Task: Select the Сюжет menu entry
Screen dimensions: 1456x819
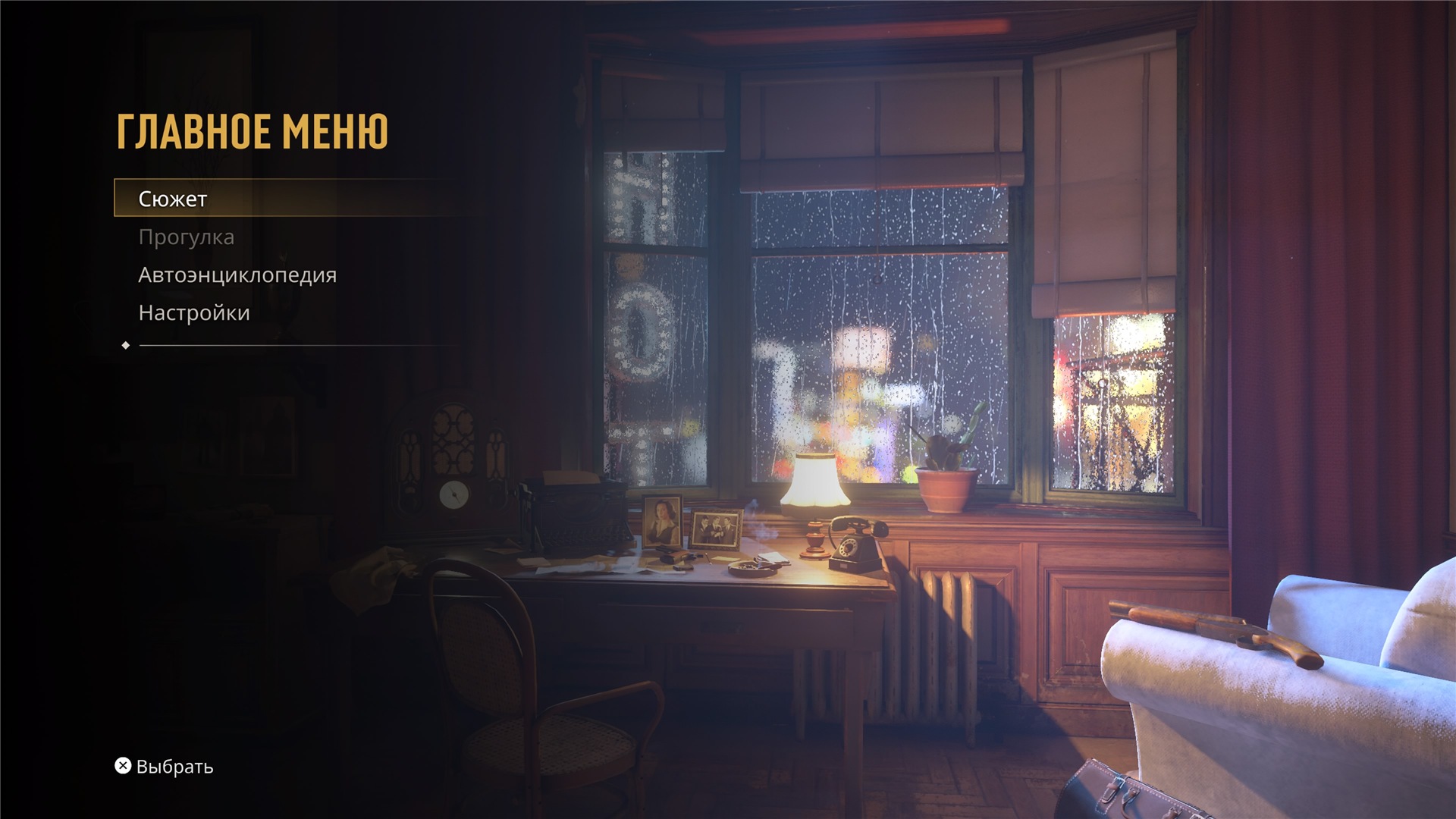Action: click(x=173, y=199)
